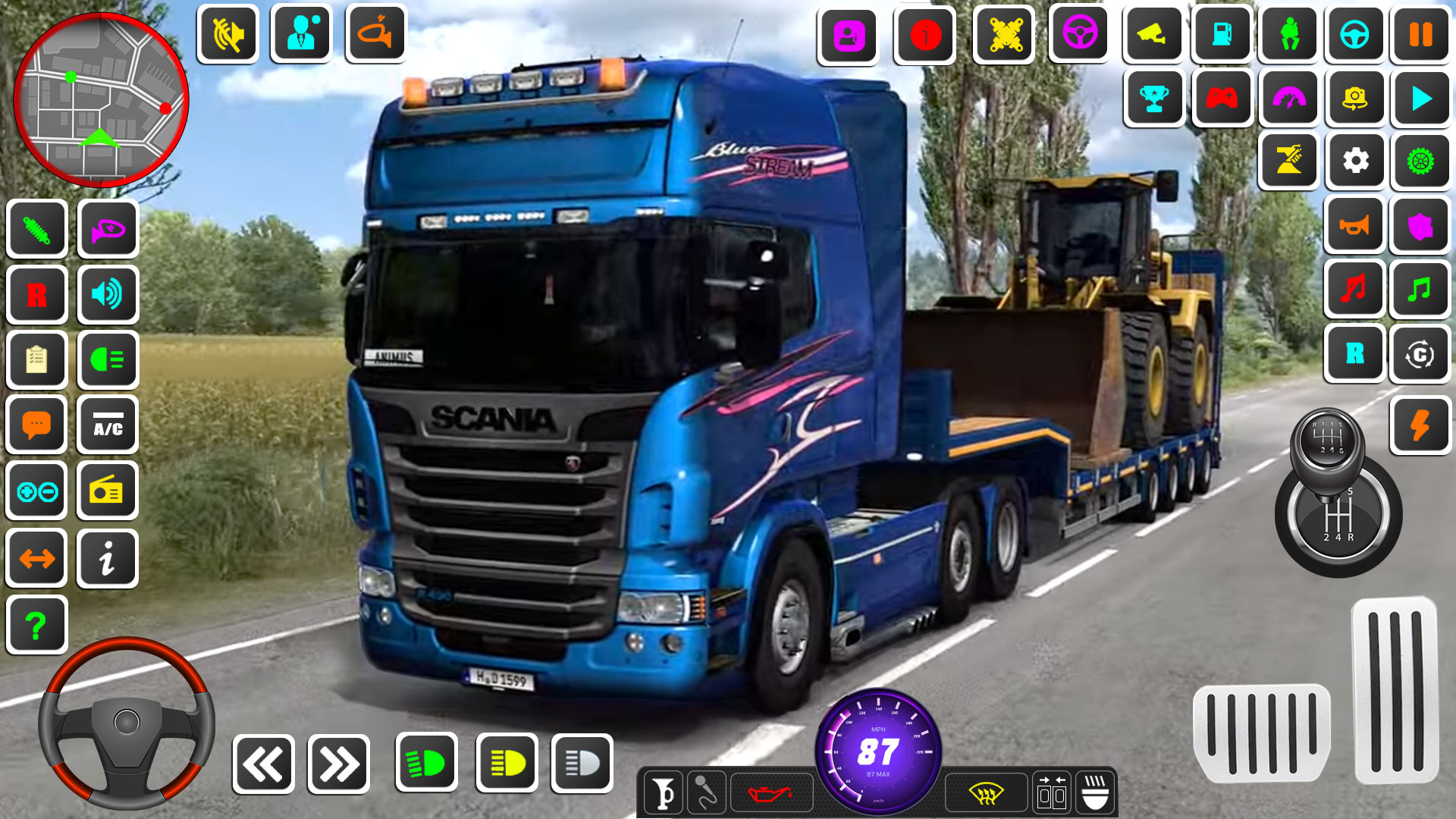Tap the seatbelt passenger icon
This screenshot has height=819, width=1456.
click(x=1288, y=35)
